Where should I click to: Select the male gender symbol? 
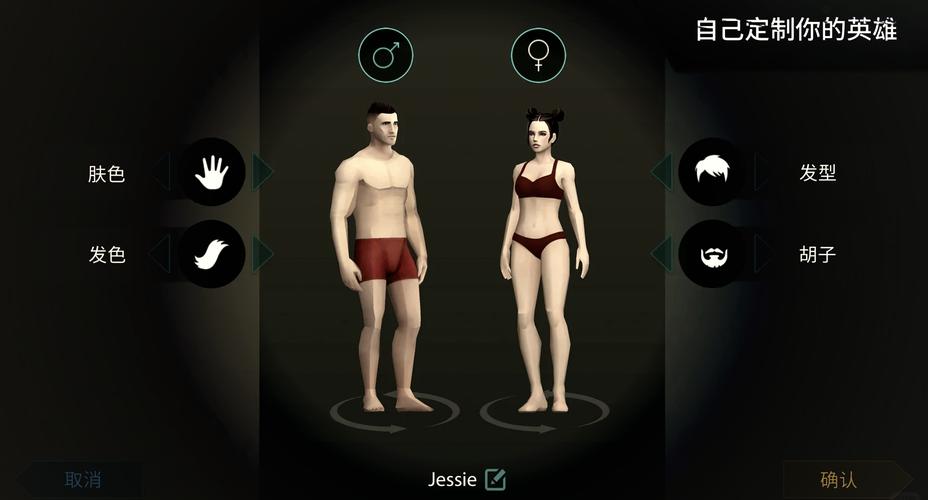click(x=386, y=54)
